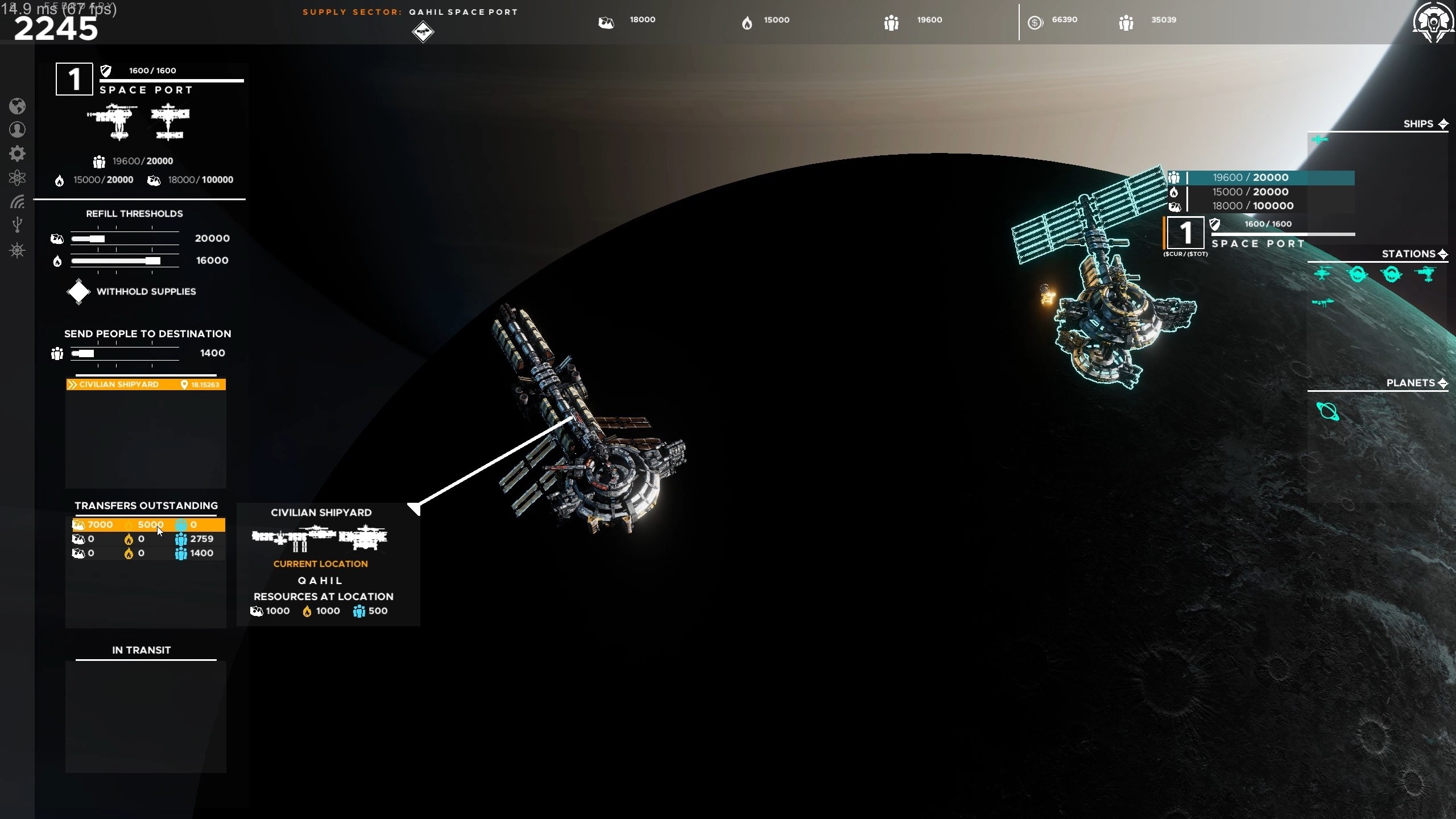The width and height of the screenshot is (1456, 819).
Task: Collapse the Planets list
Action: pos(1443,383)
